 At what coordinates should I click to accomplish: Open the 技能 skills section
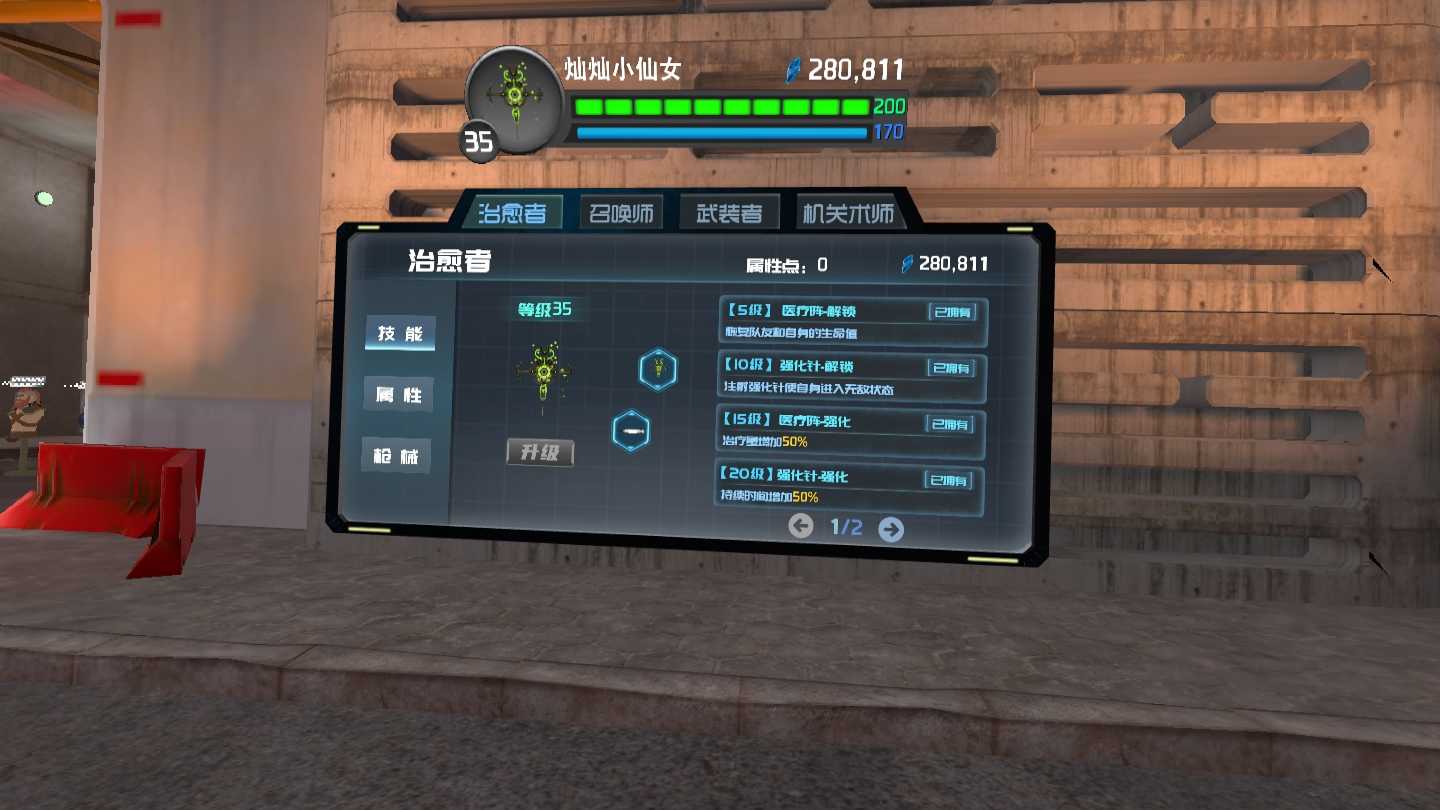(400, 334)
